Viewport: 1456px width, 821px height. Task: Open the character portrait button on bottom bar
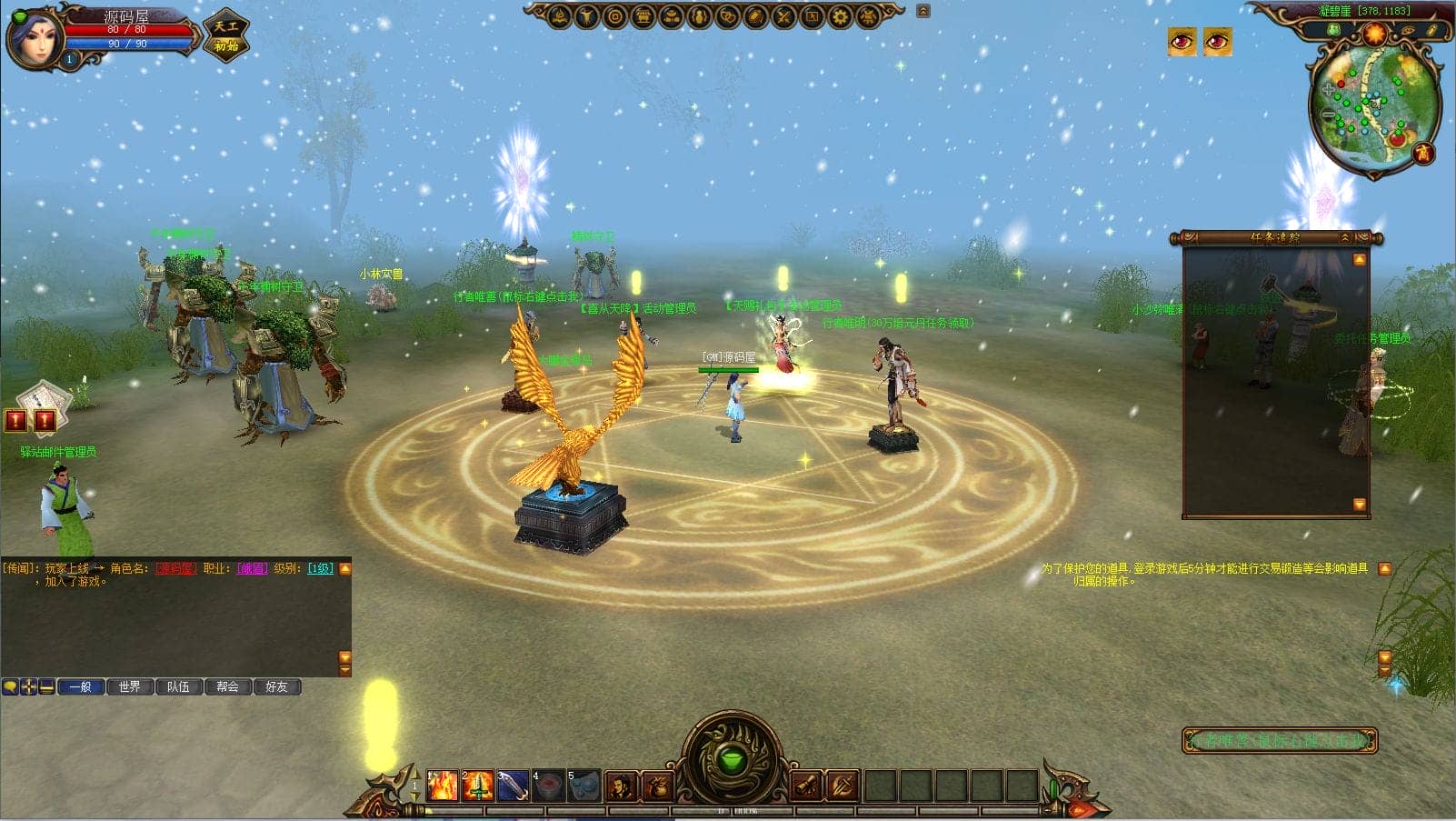[621, 786]
